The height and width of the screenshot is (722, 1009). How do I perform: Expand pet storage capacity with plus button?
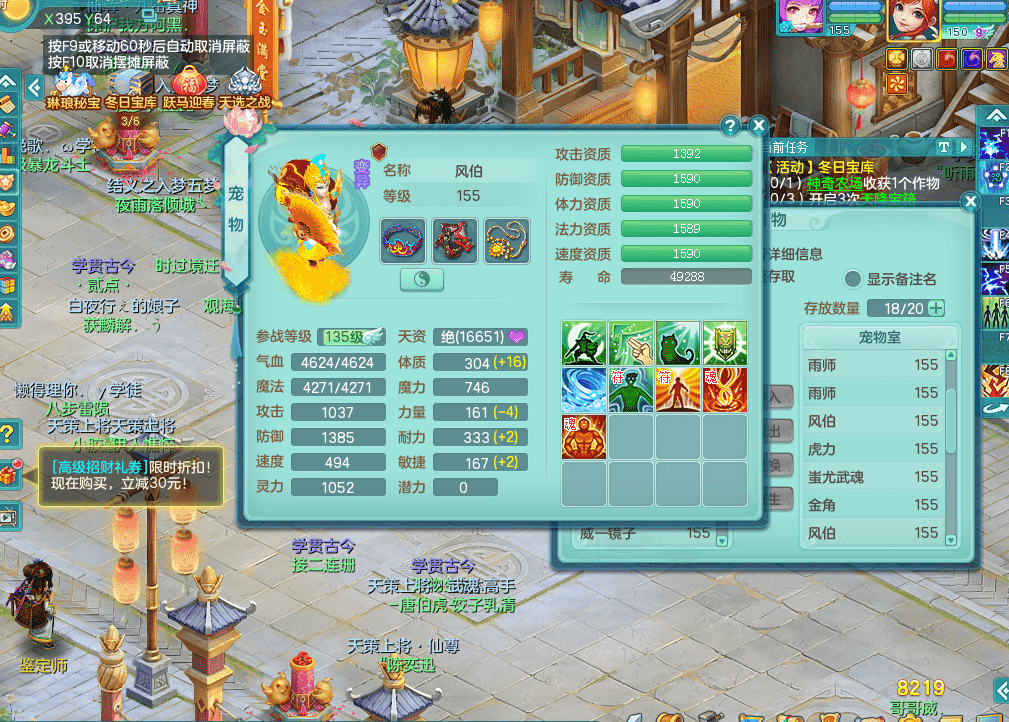click(x=936, y=308)
